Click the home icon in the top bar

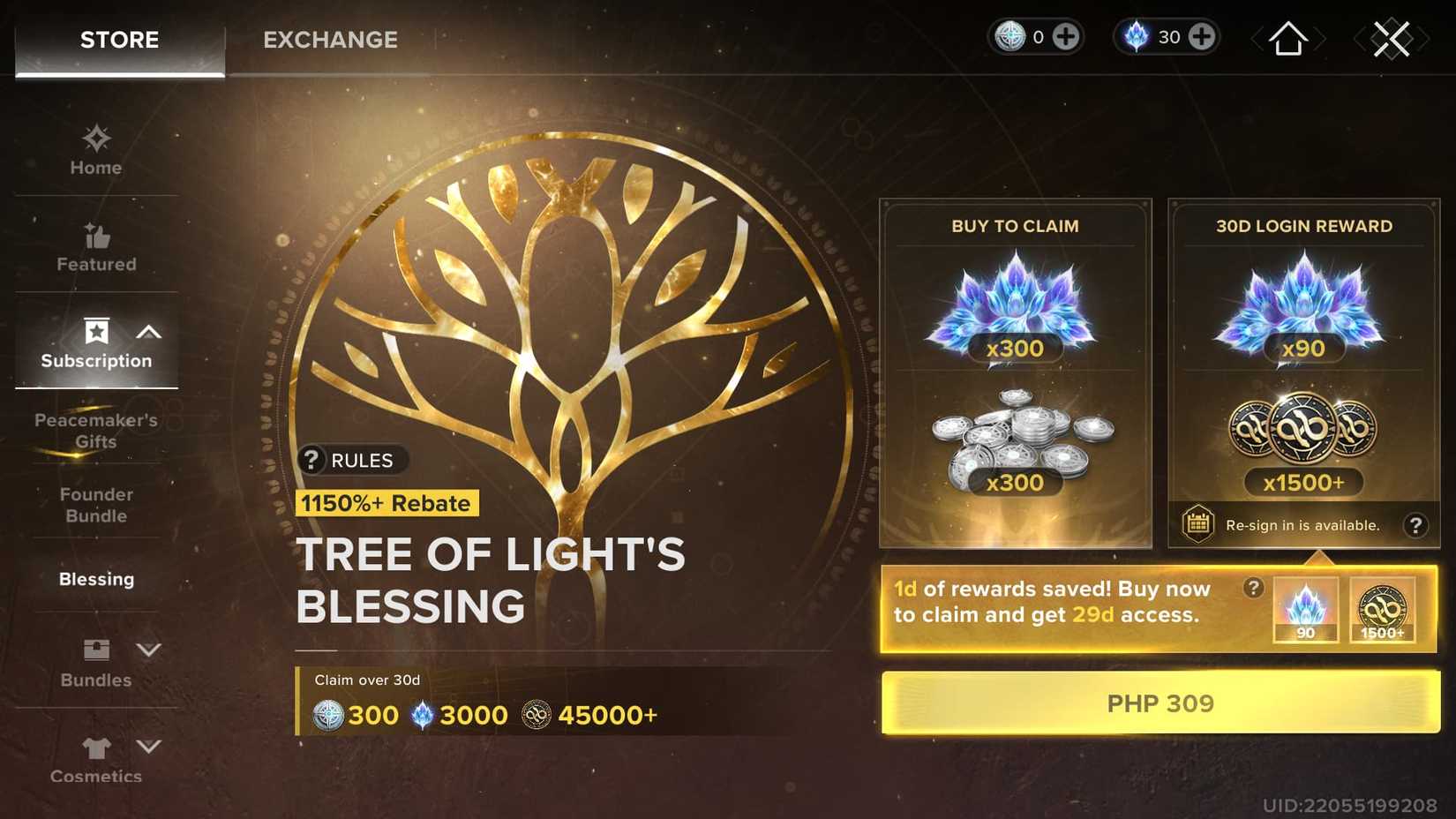click(1287, 38)
